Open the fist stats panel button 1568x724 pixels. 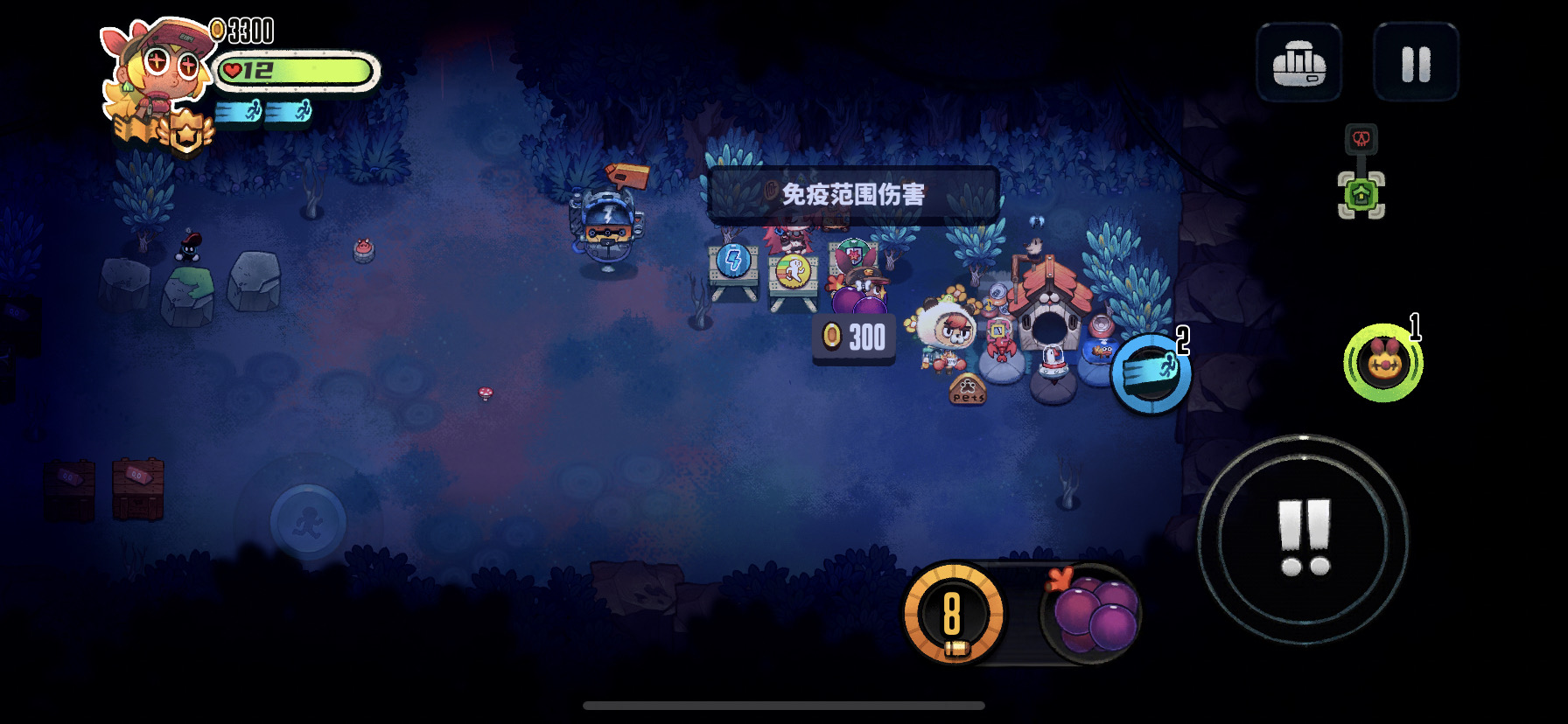pyautogui.click(x=1298, y=63)
